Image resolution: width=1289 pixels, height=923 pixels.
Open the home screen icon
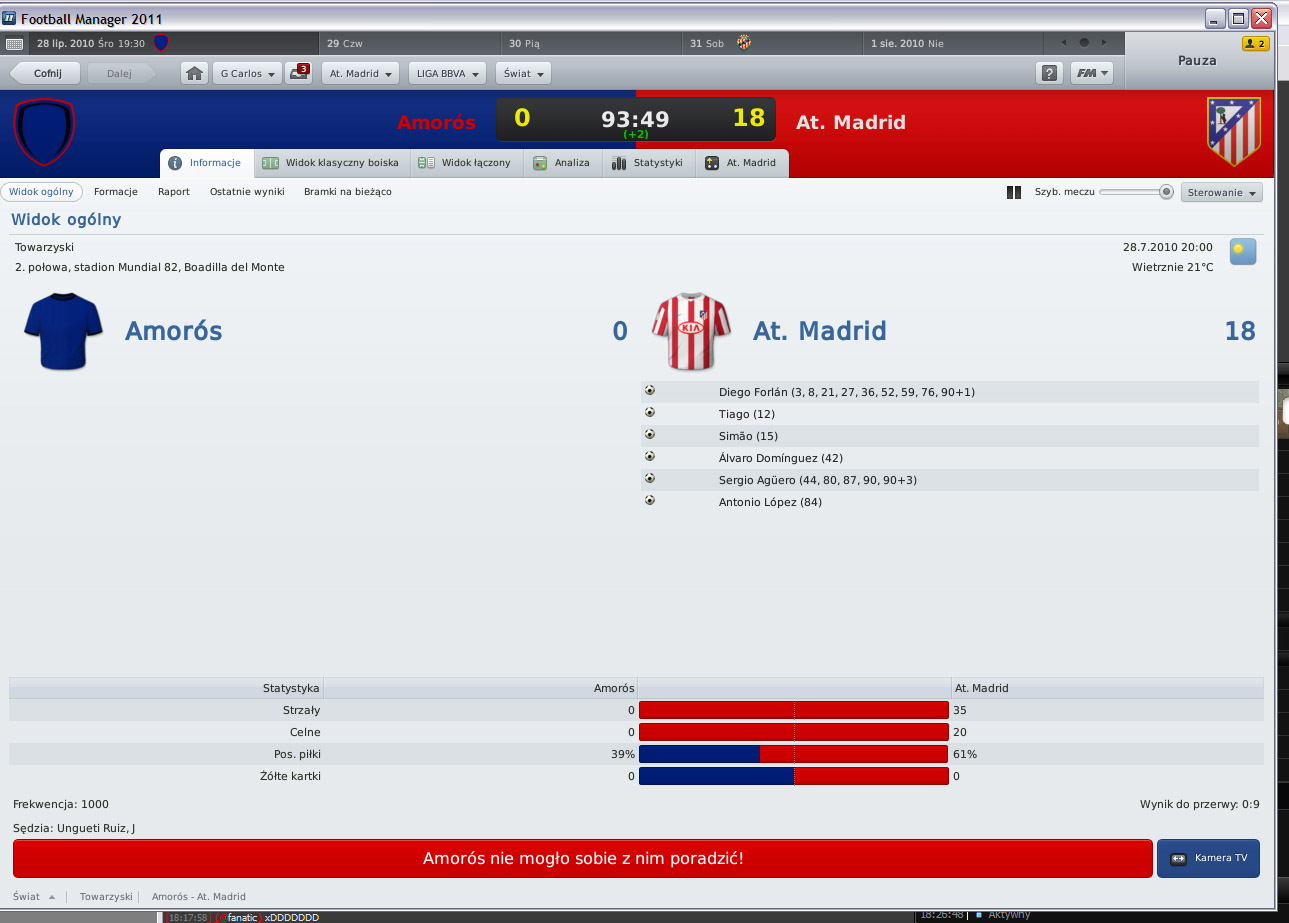coord(195,73)
